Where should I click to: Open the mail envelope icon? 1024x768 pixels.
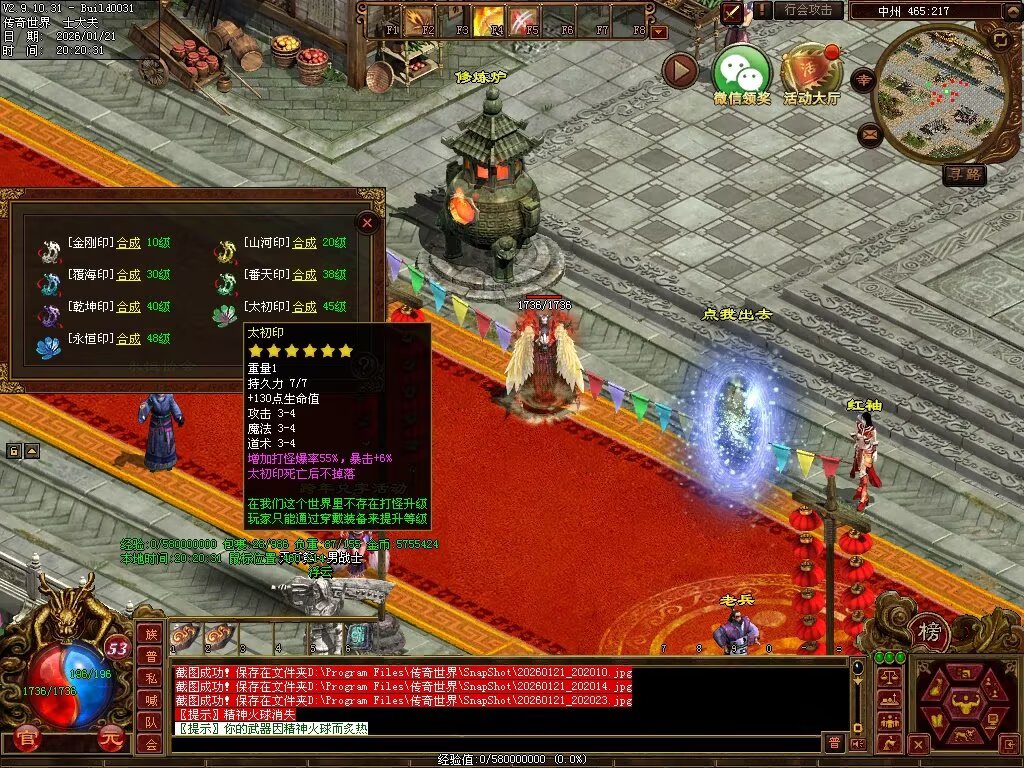pyautogui.click(x=869, y=134)
